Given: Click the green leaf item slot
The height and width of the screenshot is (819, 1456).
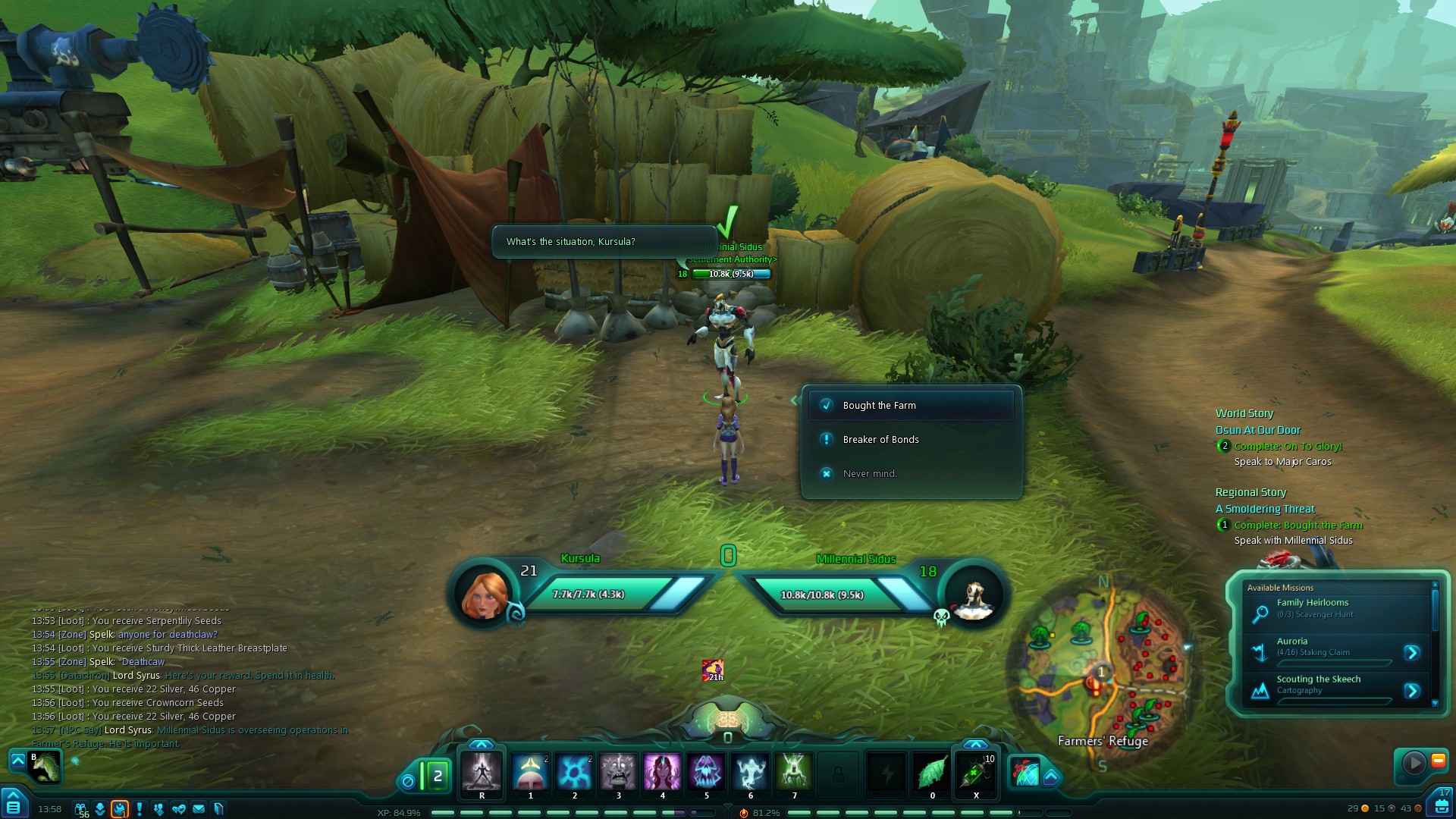Looking at the screenshot, I should click(932, 773).
